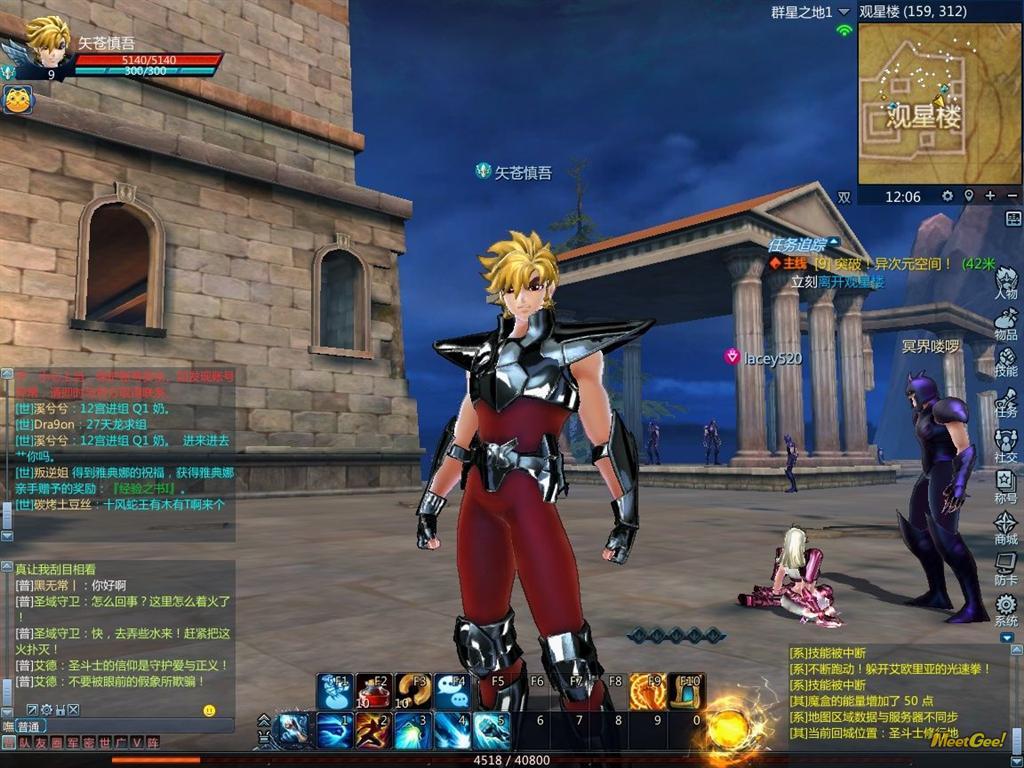Open the 社交 social panel

(x=1006, y=444)
